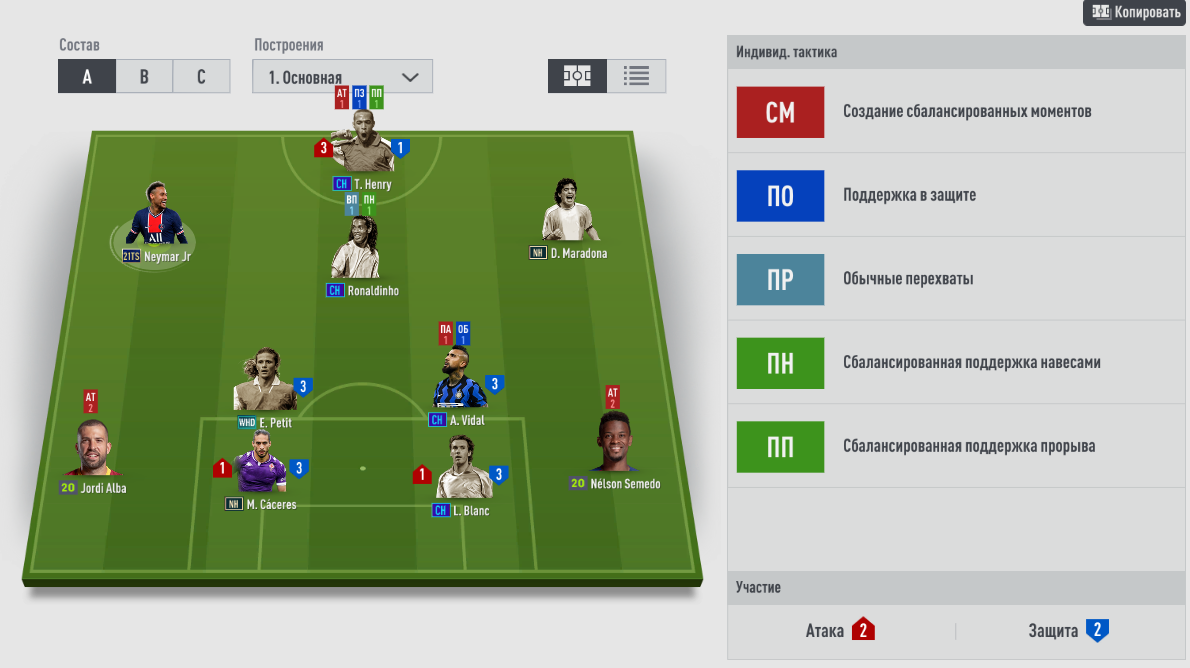The image size is (1190, 668).
Task: Switch to squad tab C
Action: pyautogui.click(x=201, y=77)
